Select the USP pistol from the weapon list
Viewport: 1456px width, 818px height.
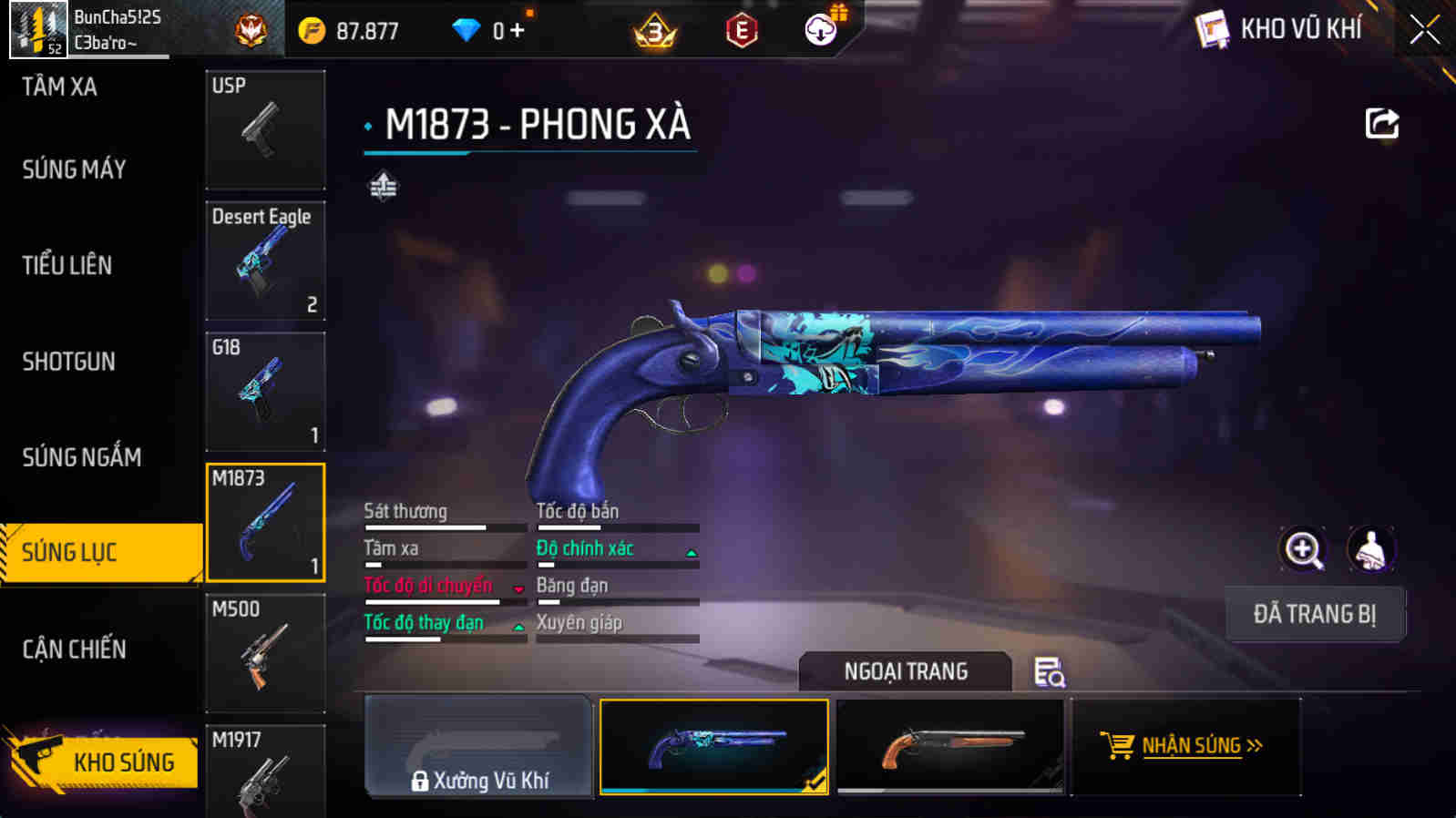265,128
